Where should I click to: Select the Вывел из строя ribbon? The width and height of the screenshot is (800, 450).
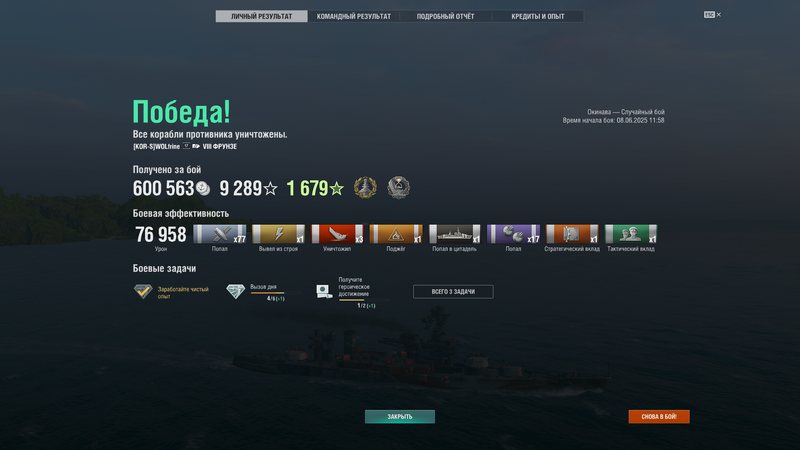tap(278, 234)
